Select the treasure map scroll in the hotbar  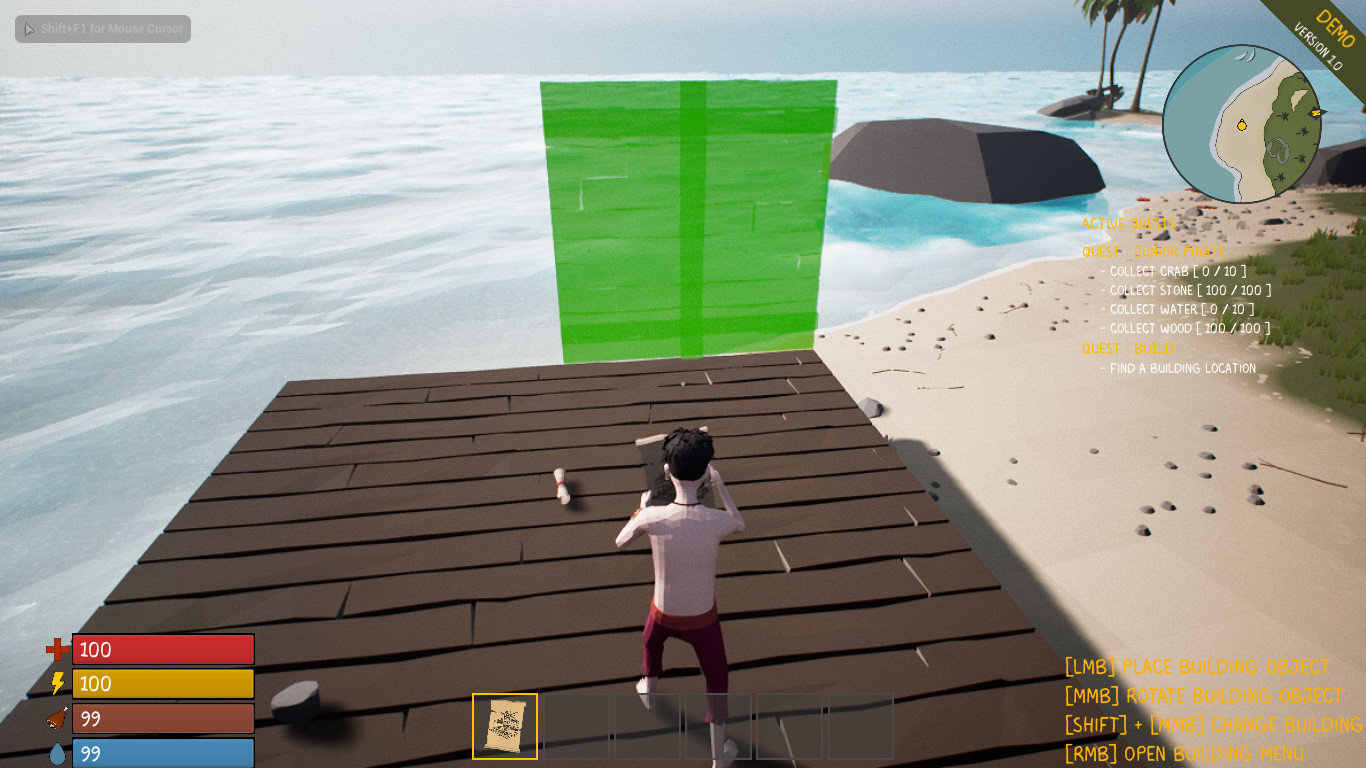504,727
